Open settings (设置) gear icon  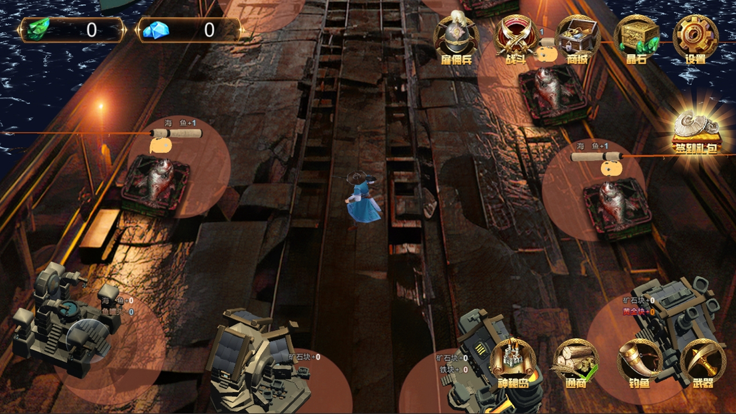(x=695, y=37)
